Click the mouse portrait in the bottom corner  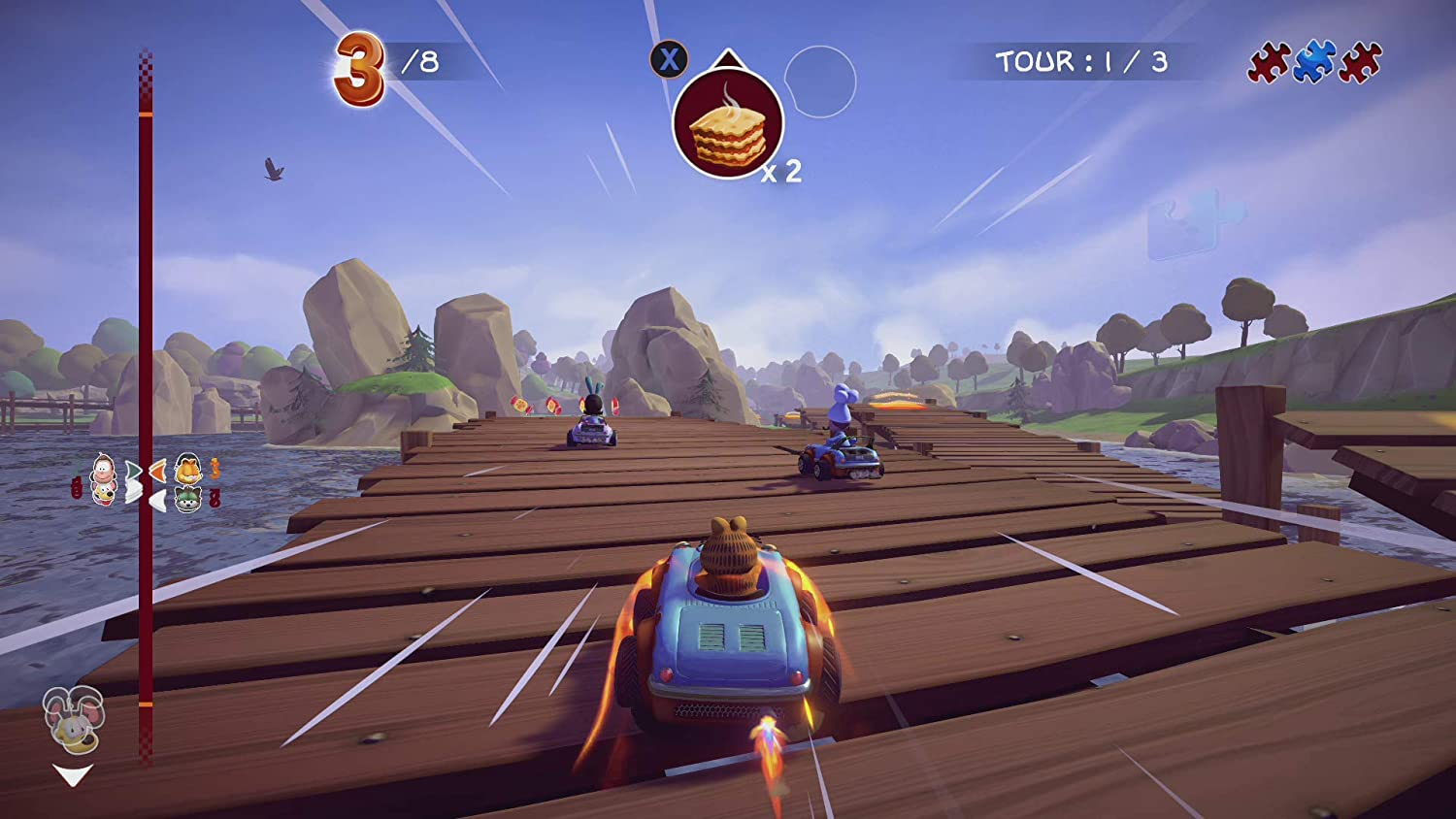click(71, 723)
